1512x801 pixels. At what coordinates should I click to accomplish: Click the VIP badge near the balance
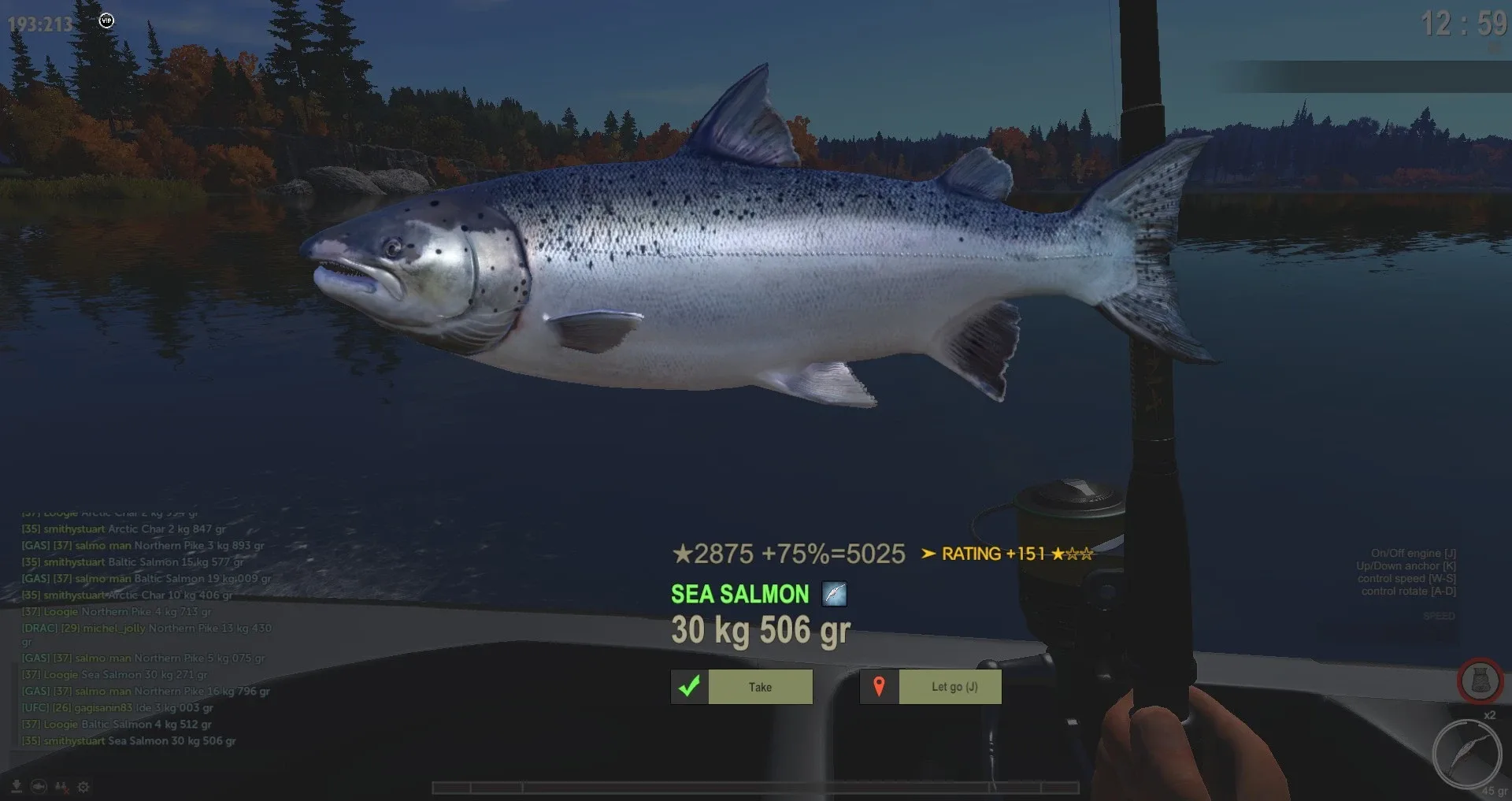tap(106, 20)
